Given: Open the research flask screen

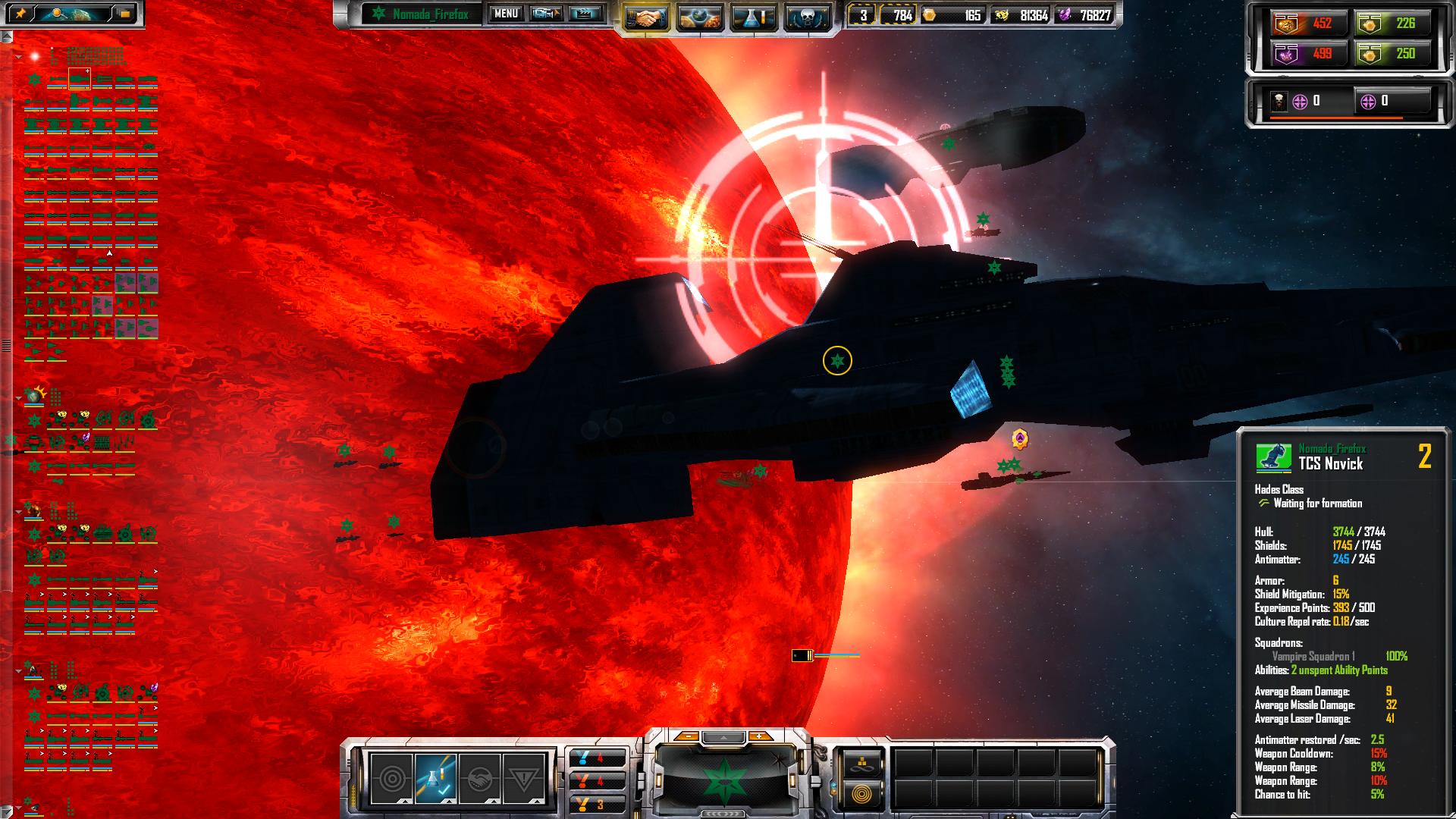Looking at the screenshot, I should 753,17.
